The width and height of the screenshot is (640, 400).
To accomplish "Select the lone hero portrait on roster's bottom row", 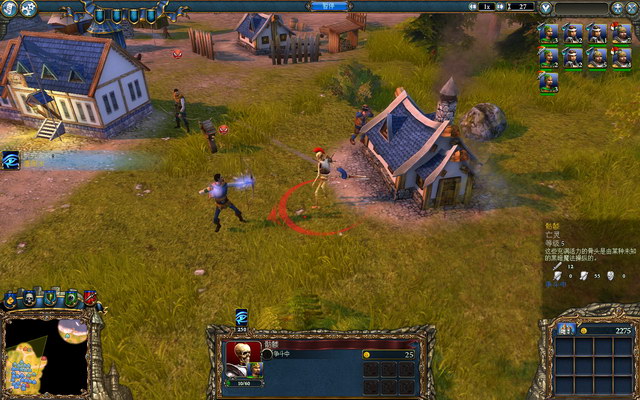I will coord(549,82).
